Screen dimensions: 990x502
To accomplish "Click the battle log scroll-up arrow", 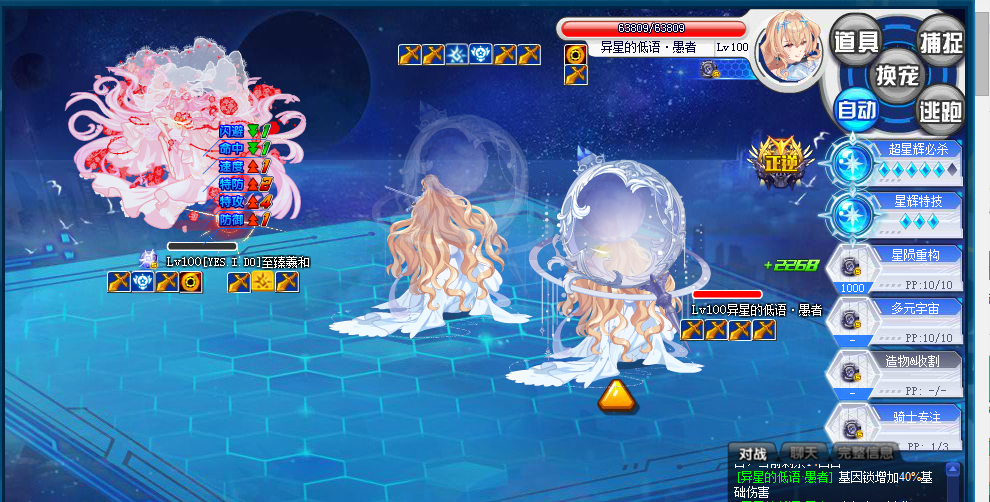I will pos(953,467).
